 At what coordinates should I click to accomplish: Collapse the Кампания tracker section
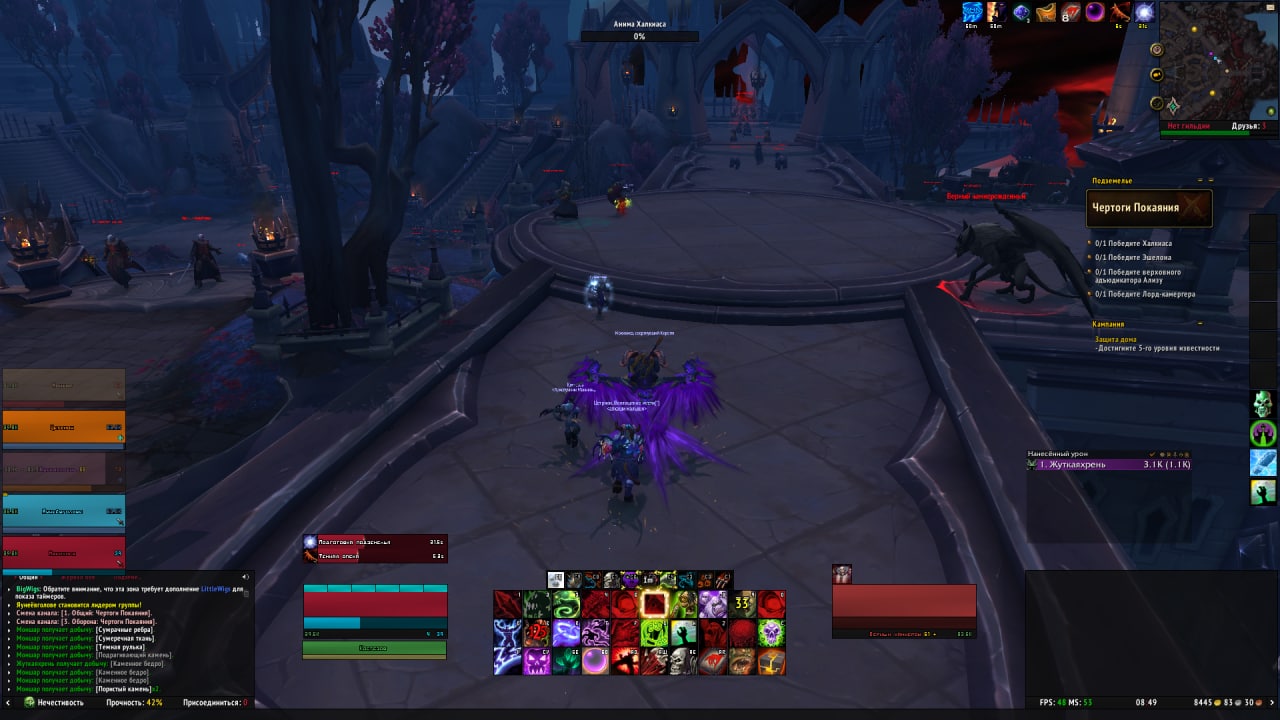pyautogui.click(x=1200, y=324)
